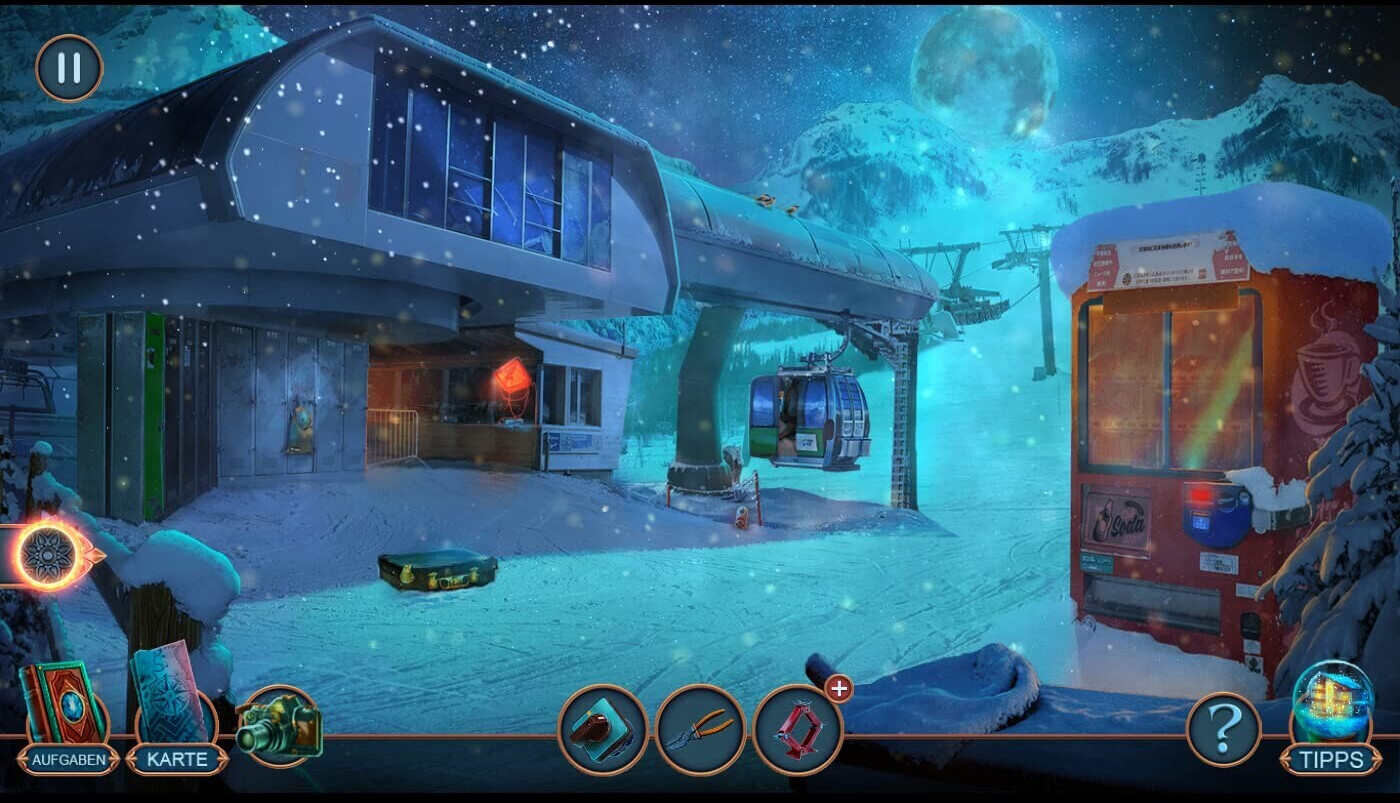Screen dimensions: 1400x803
Task: Open the question mark help button
Action: point(1224,729)
